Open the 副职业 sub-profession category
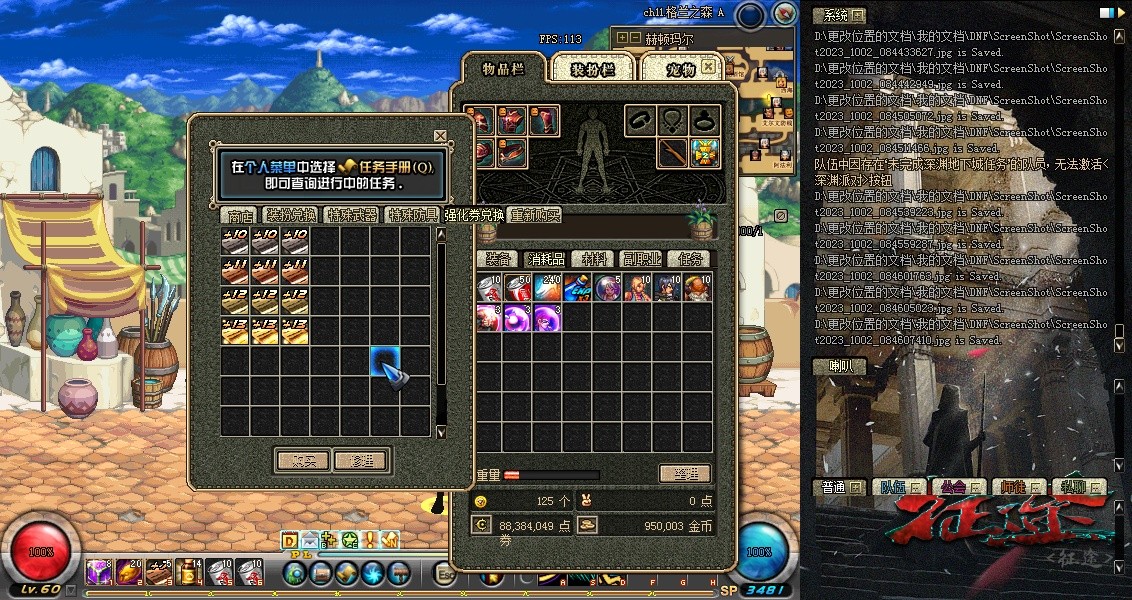1132x600 pixels. pos(641,259)
